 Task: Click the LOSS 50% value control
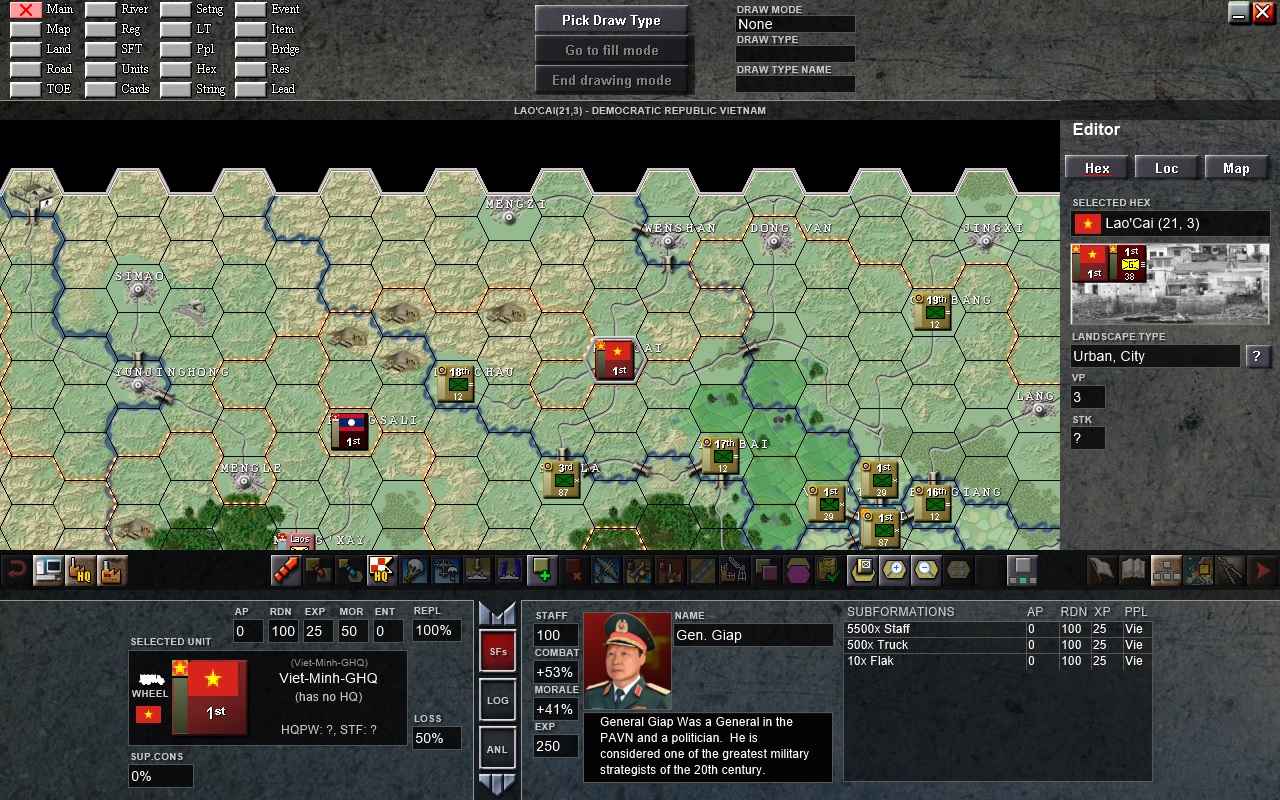click(436, 738)
